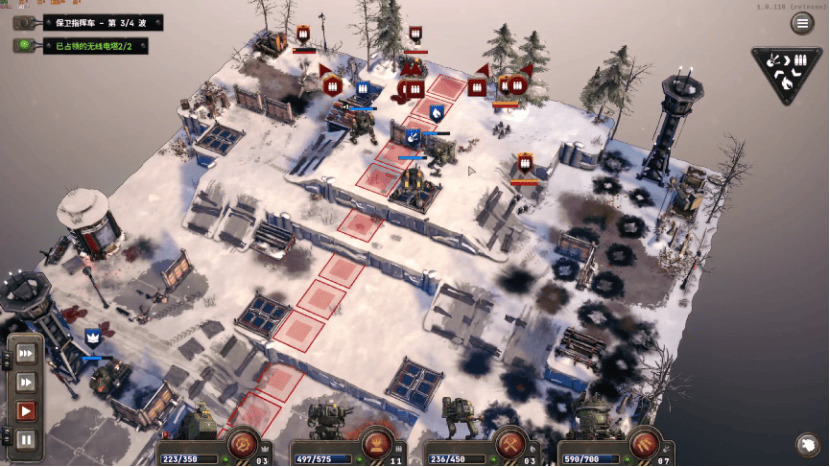Activate ability on the 223/350 unit card
The height and width of the screenshot is (467, 830).
coord(242,441)
